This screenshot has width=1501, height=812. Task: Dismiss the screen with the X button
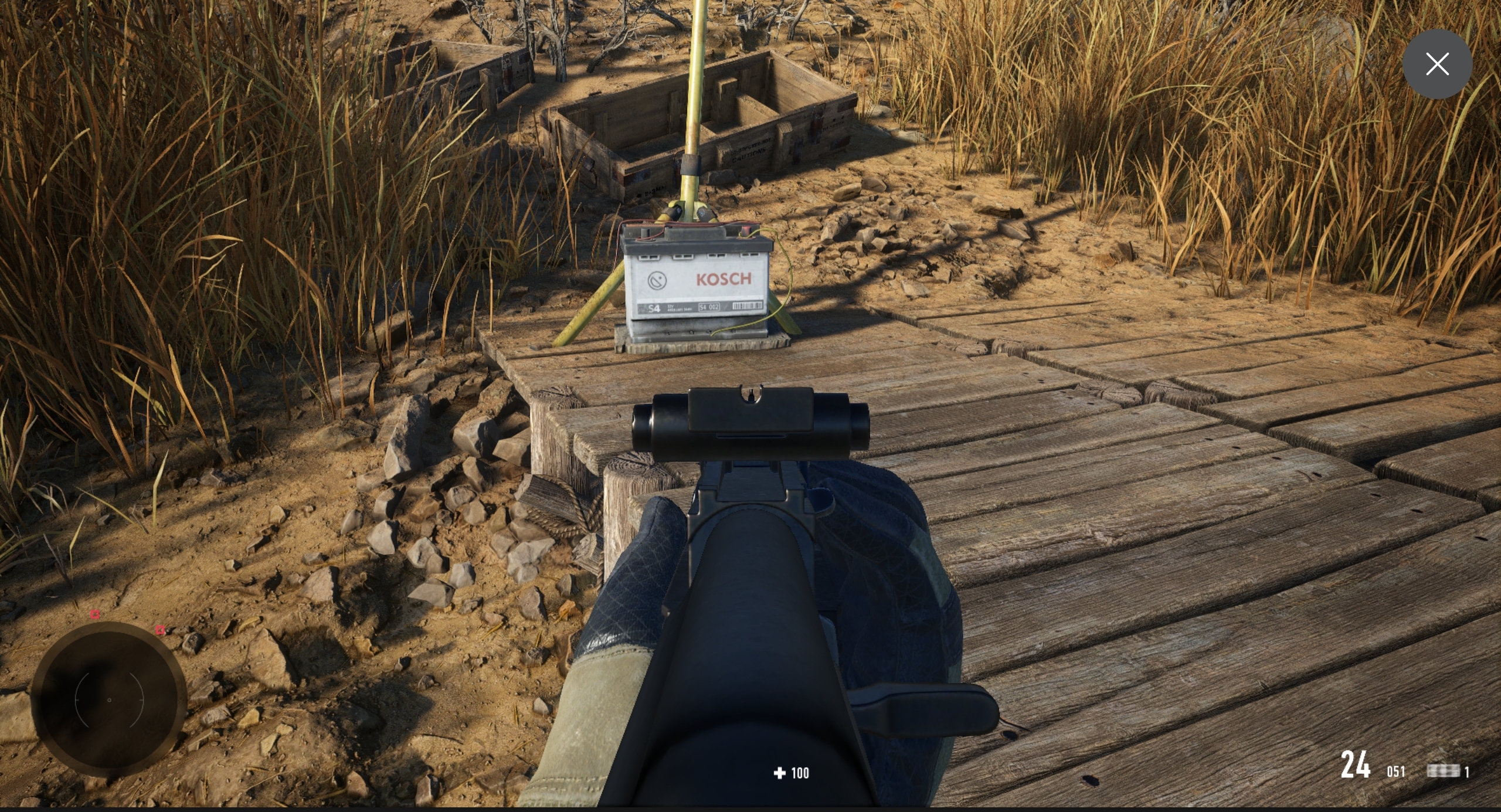pyautogui.click(x=1437, y=63)
